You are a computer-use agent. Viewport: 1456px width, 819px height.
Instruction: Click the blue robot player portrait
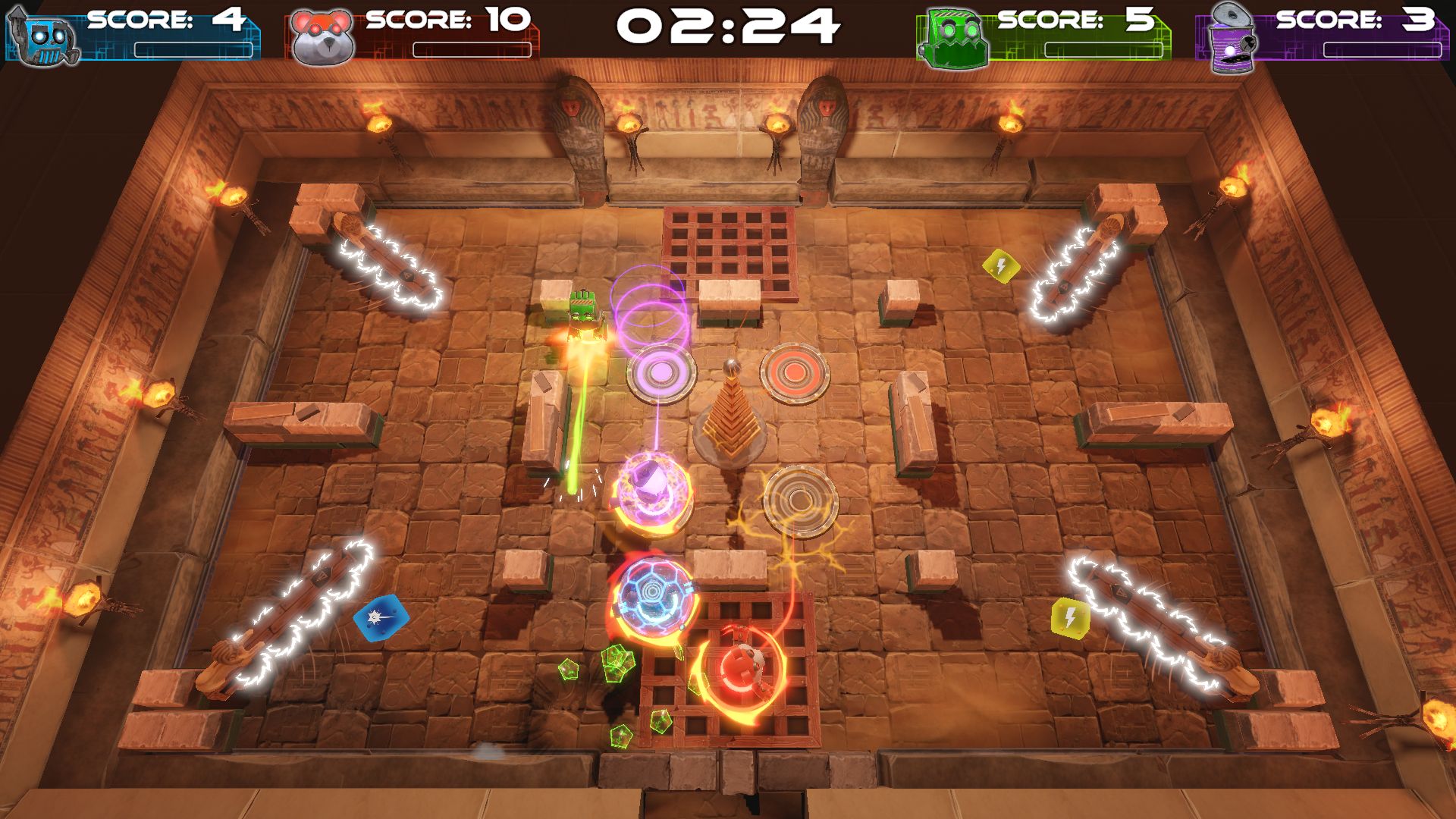pyautogui.click(x=44, y=36)
